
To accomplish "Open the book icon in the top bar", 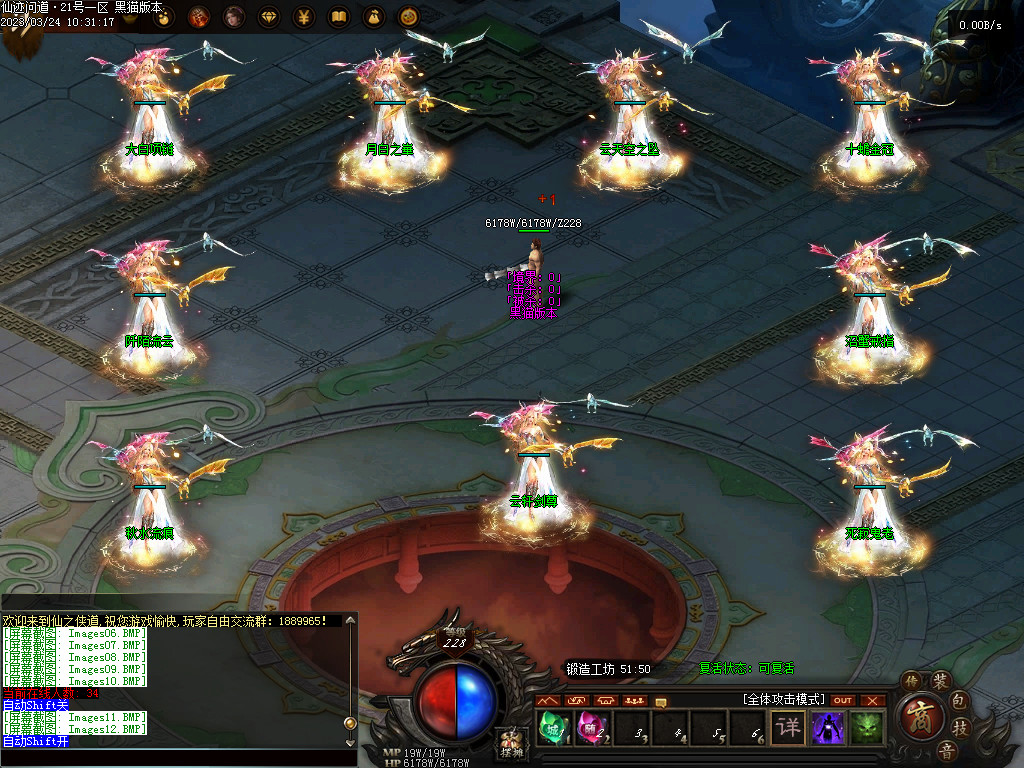I will click(x=339, y=16).
